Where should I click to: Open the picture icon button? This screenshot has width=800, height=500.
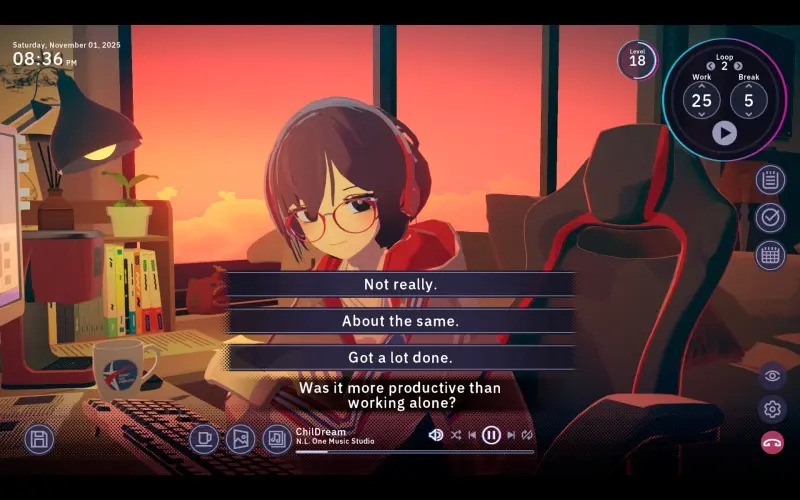click(240, 438)
